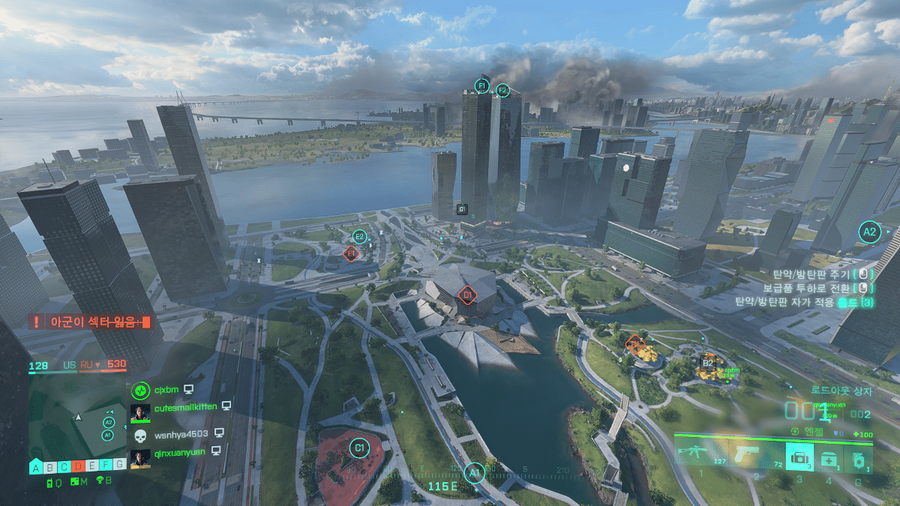Select squadmate cjxbm in squad list

166,389
